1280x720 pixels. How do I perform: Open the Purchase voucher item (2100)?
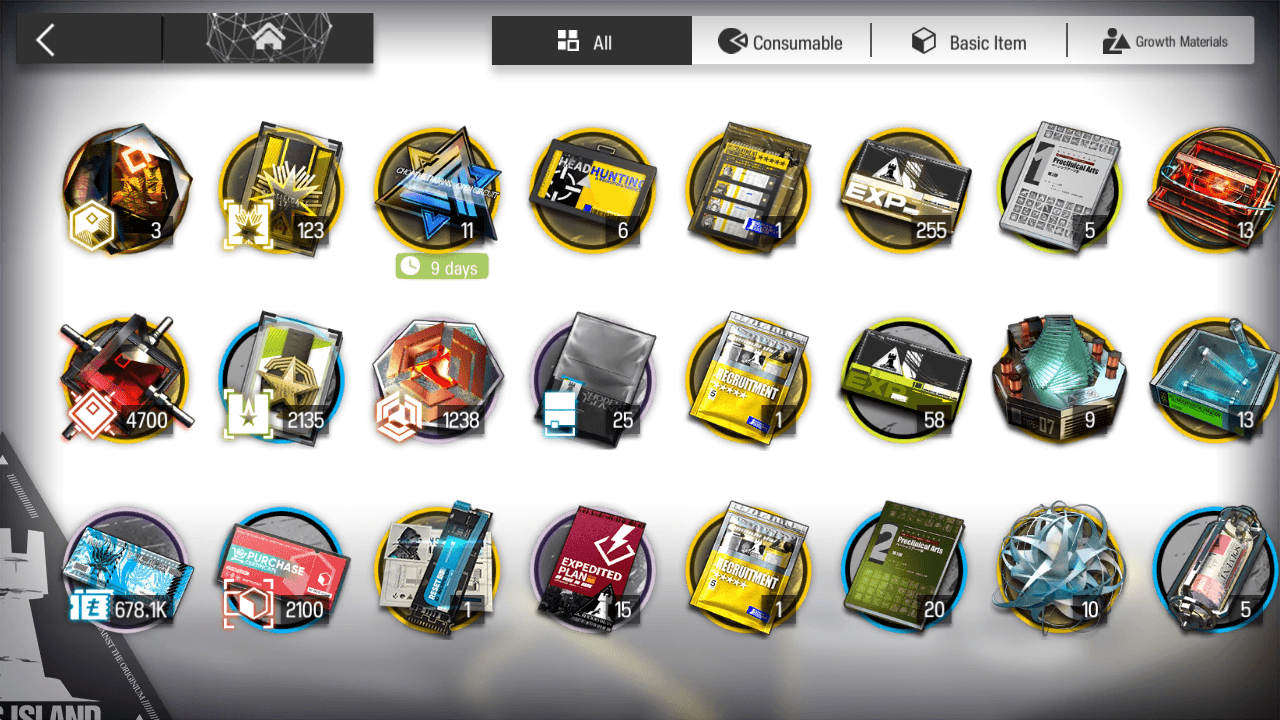282,565
